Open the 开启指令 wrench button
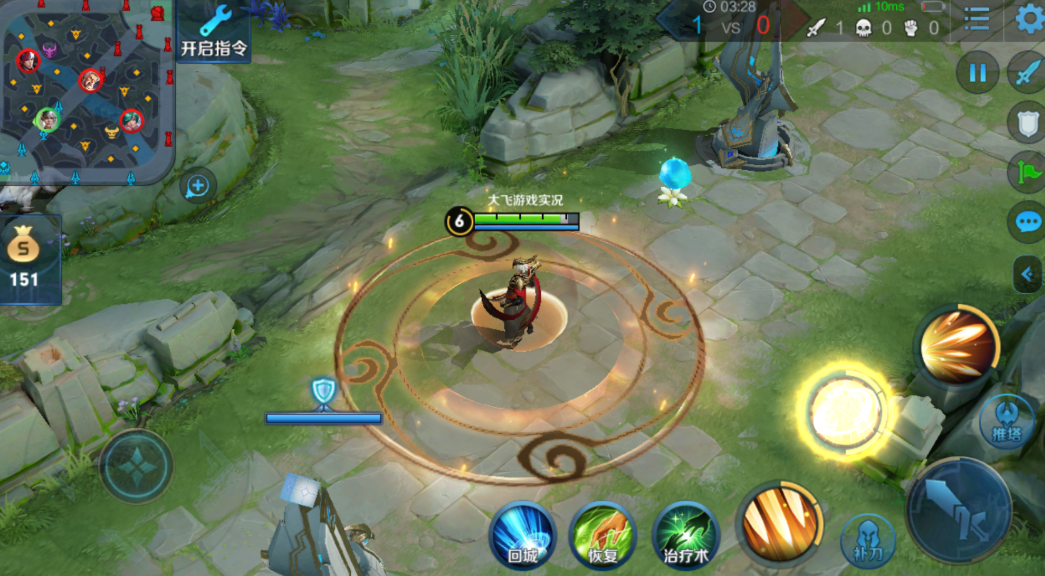This screenshot has width=1045, height=576. tap(214, 30)
